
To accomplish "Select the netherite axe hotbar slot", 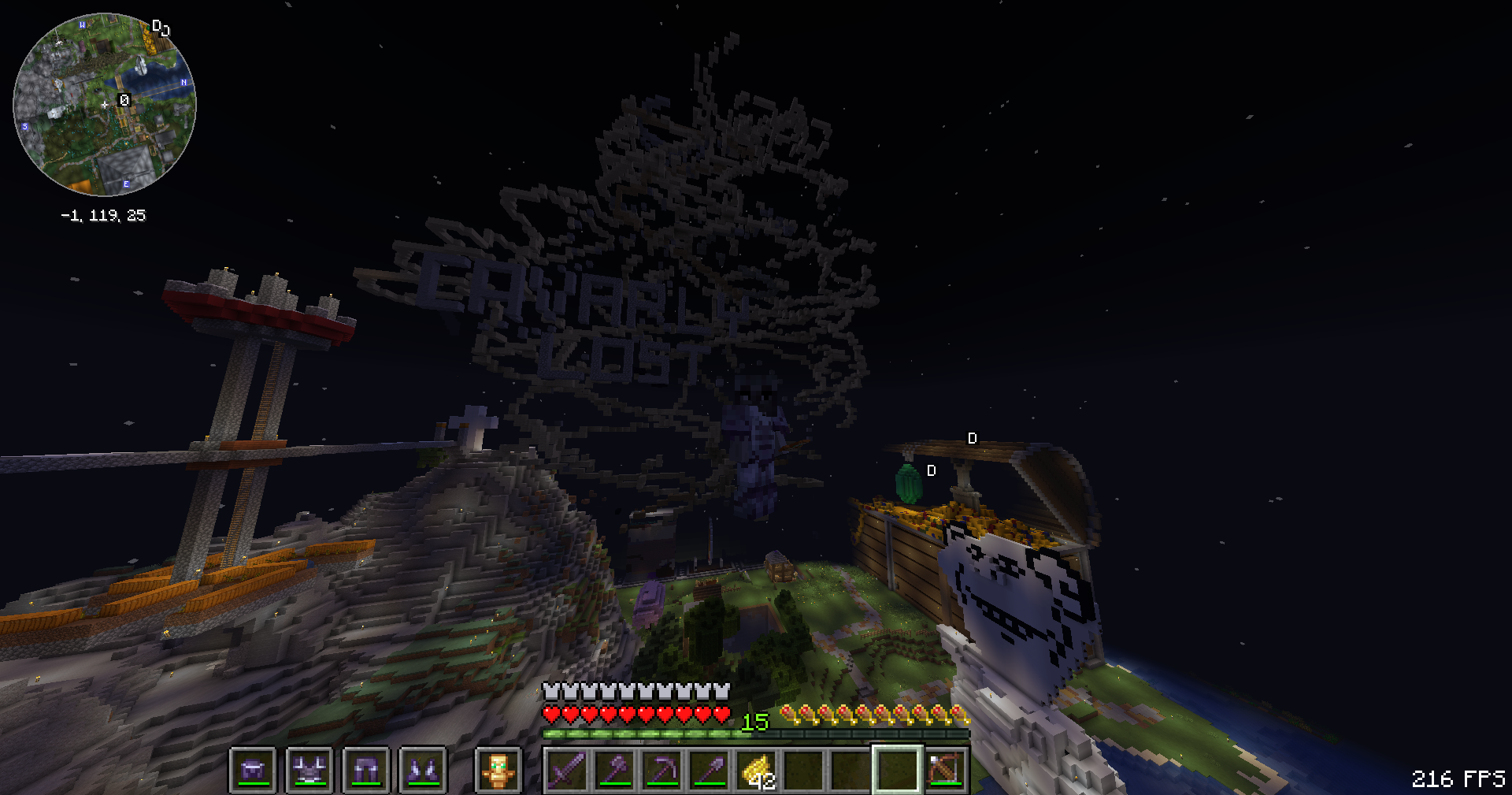I will (614, 770).
